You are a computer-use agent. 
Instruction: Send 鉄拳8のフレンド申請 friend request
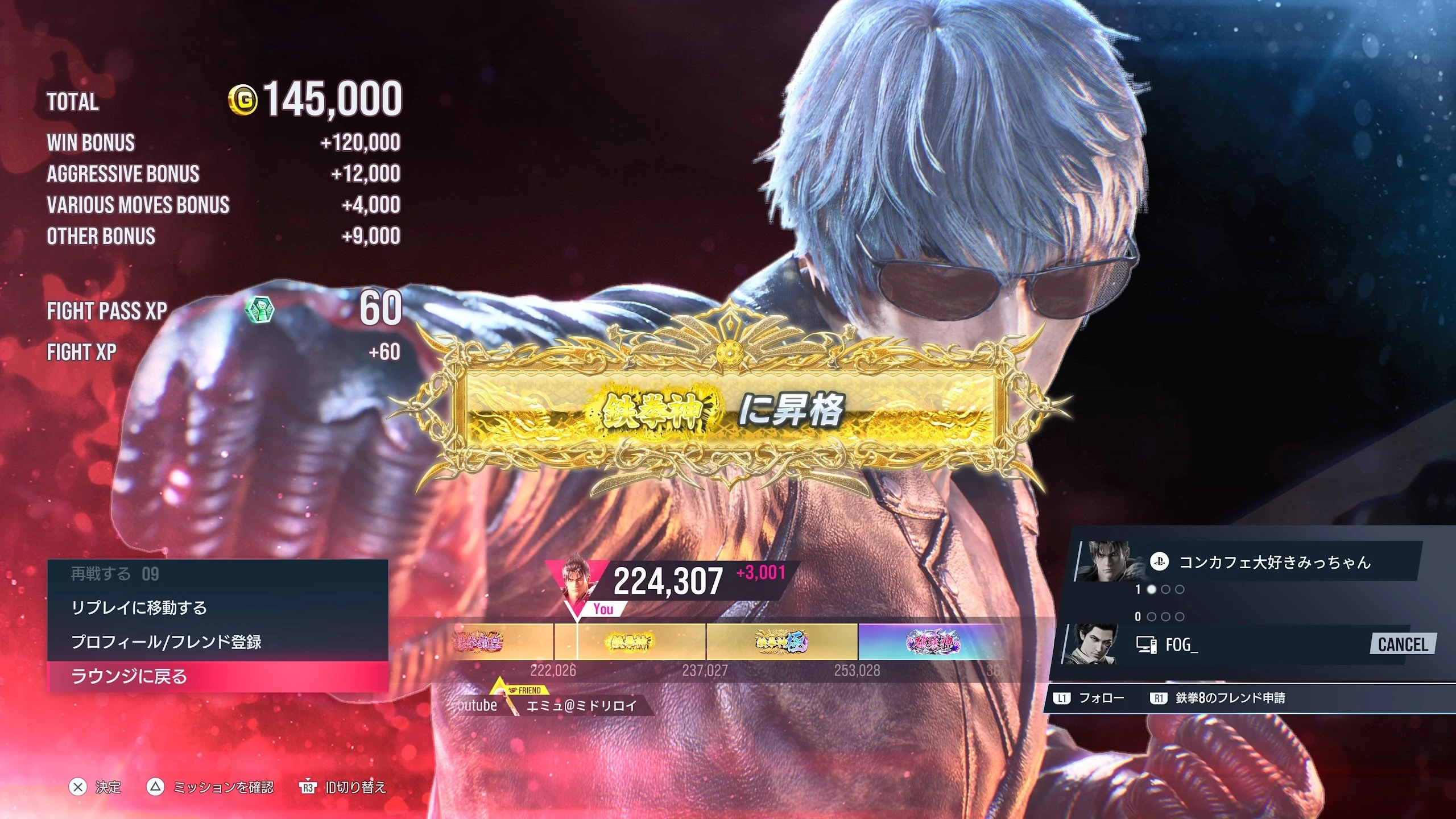(x=1218, y=698)
